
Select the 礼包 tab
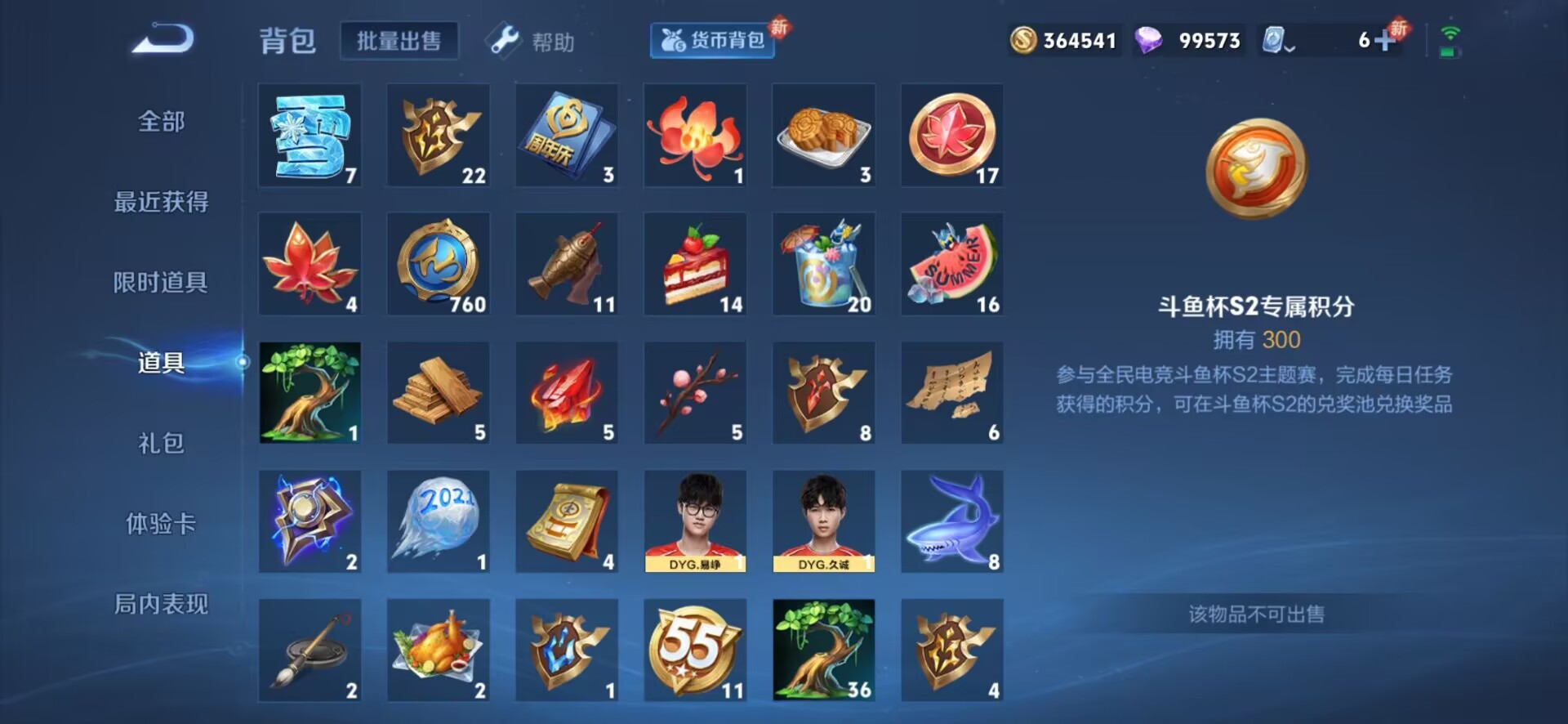tap(161, 443)
